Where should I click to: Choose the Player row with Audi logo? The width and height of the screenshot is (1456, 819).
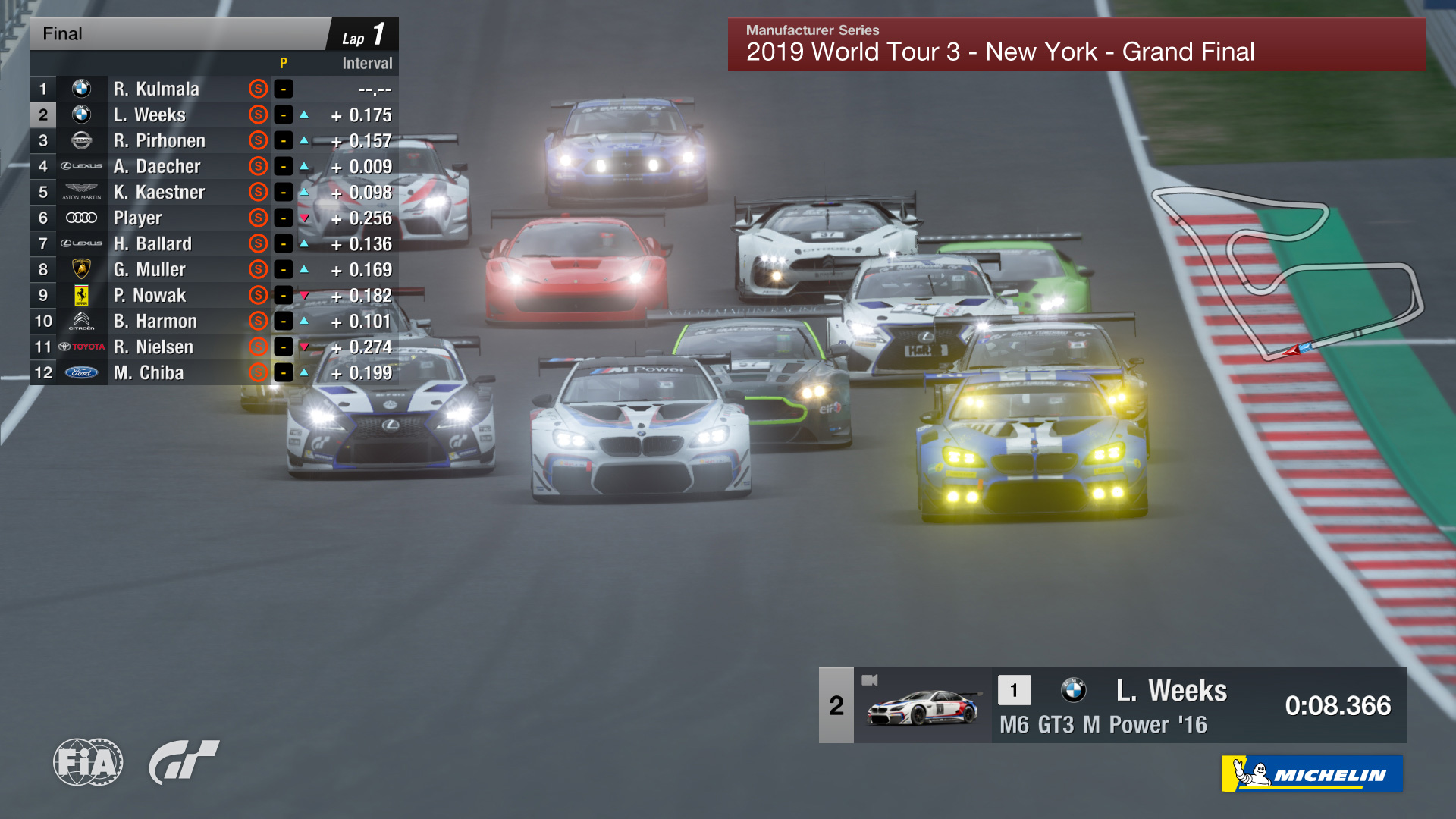click(137, 218)
